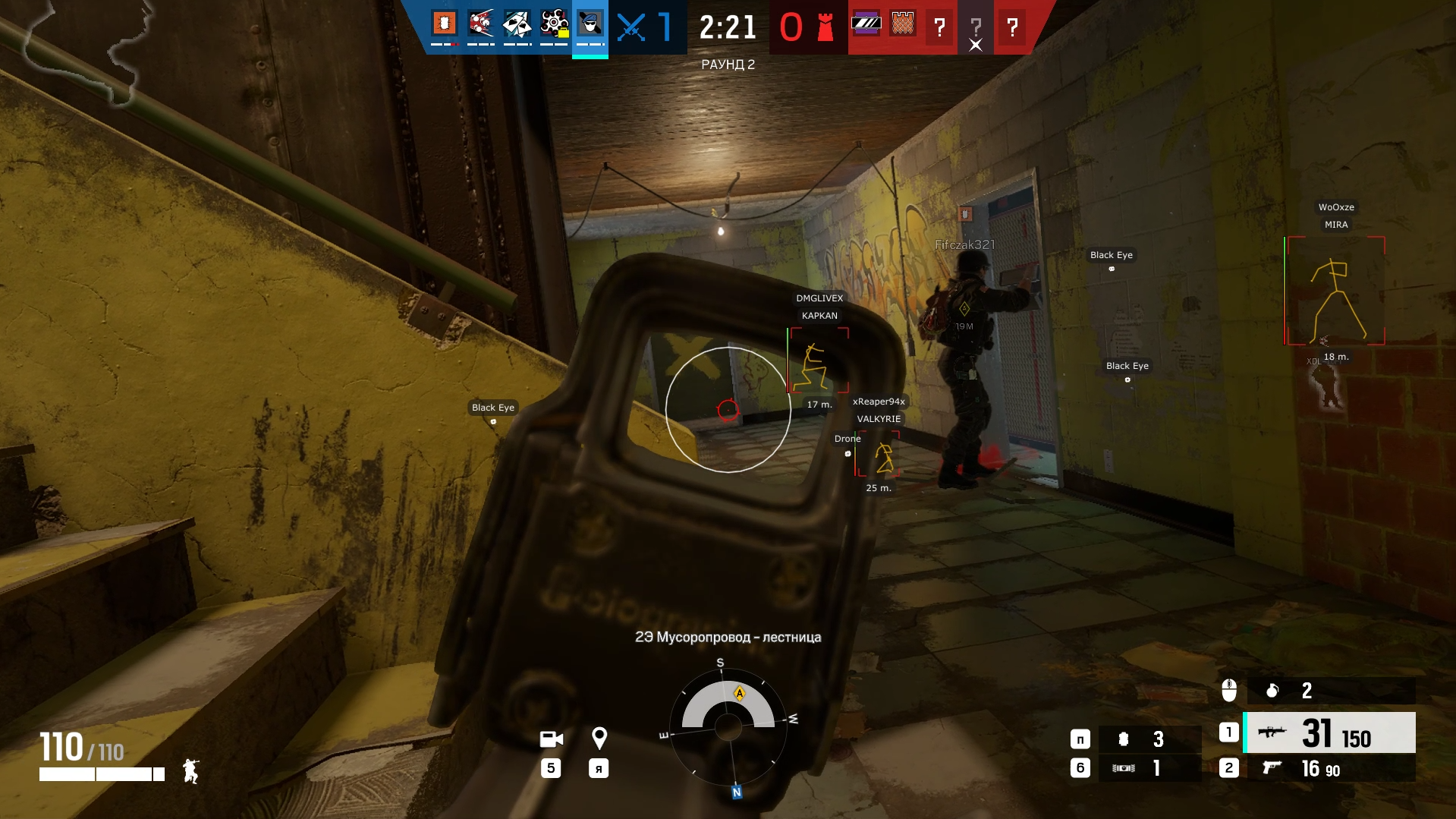The width and height of the screenshot is (1456, 819).
Task: Activate the map pin ping icon
Action: (x=599, y=738)
